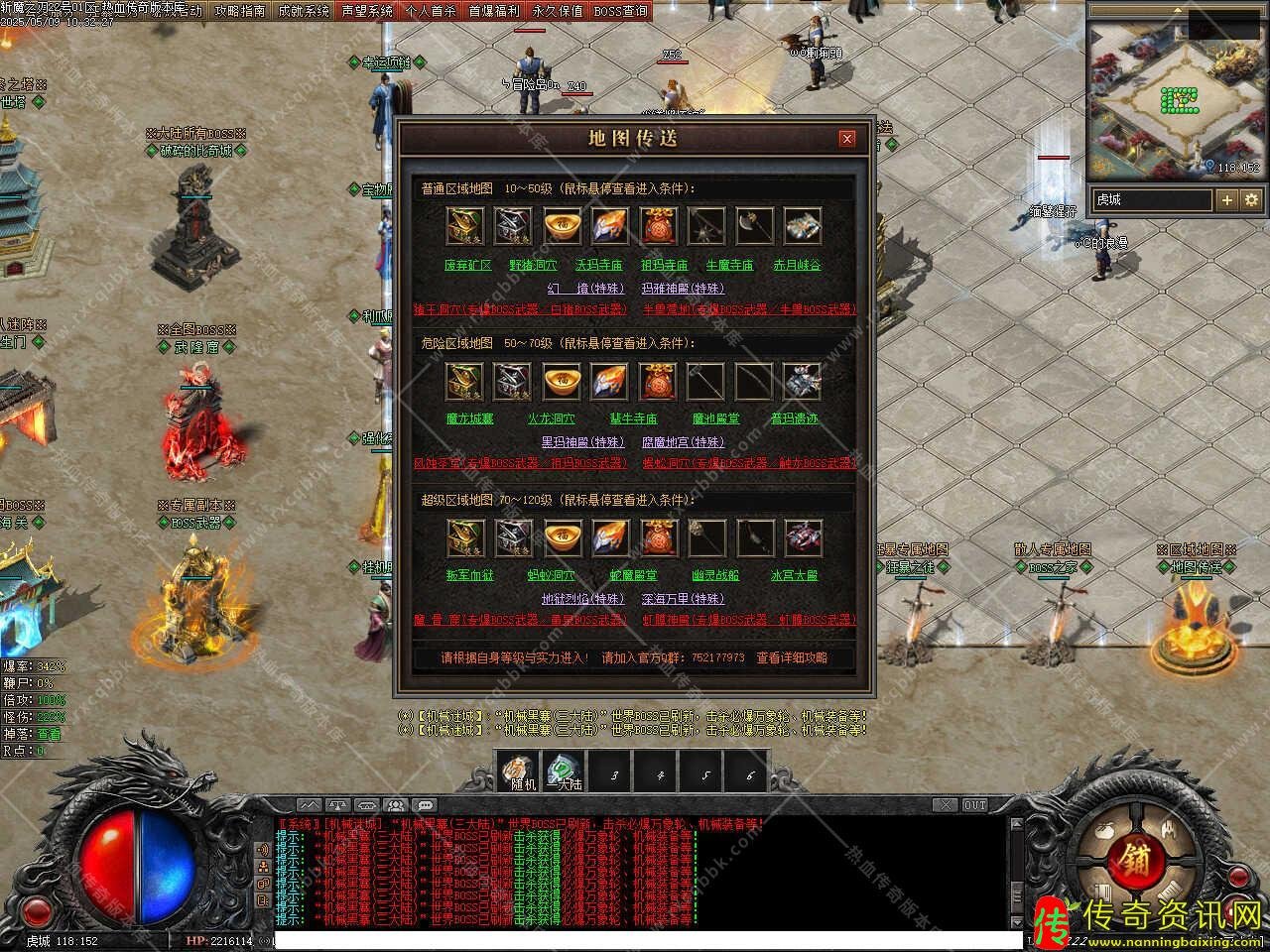Viewport: 1270px width, 952px height.
Task: Use the 一大陆 teleport stone slot
Action: [x=565, y=772]
